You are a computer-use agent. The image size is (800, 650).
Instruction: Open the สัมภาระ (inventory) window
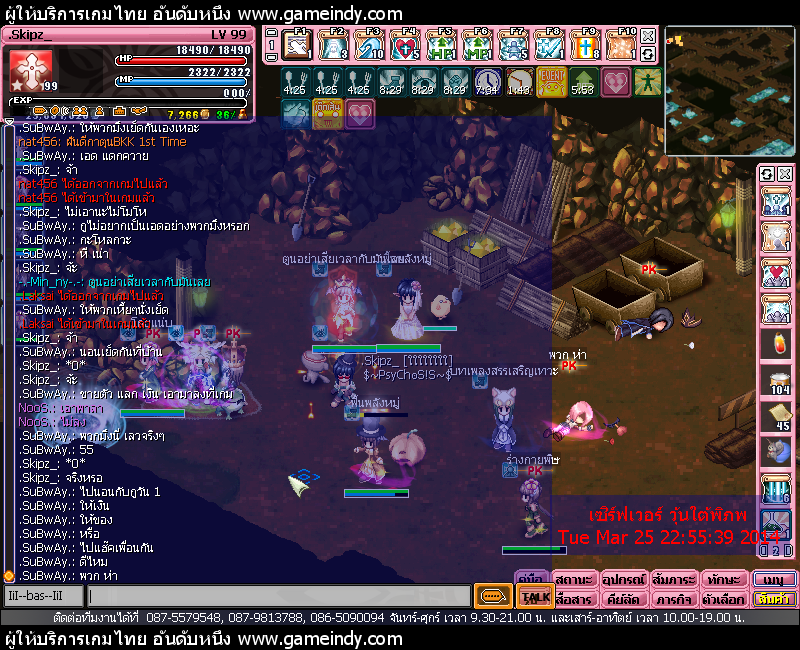click(x=674, y=579)
